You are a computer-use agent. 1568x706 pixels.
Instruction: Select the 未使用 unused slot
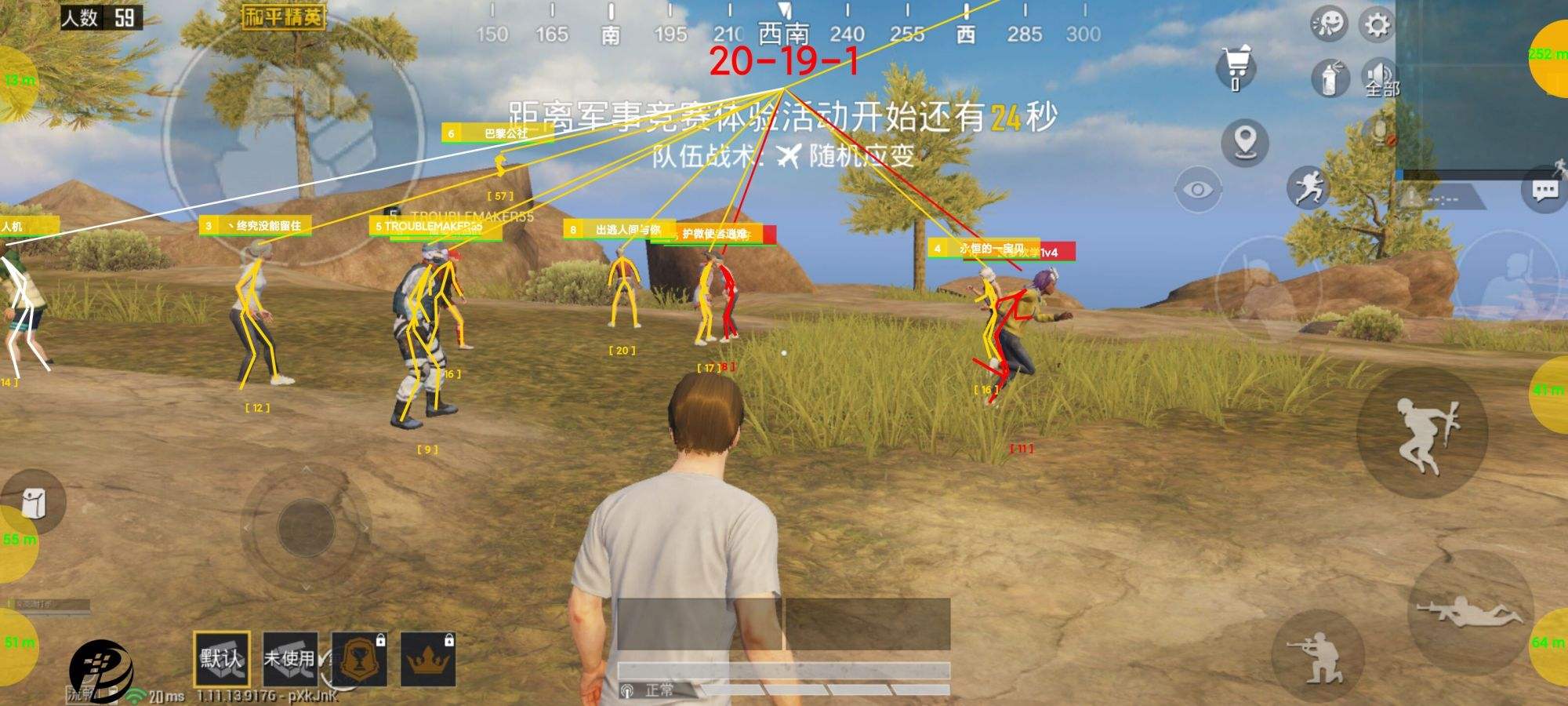290,659
